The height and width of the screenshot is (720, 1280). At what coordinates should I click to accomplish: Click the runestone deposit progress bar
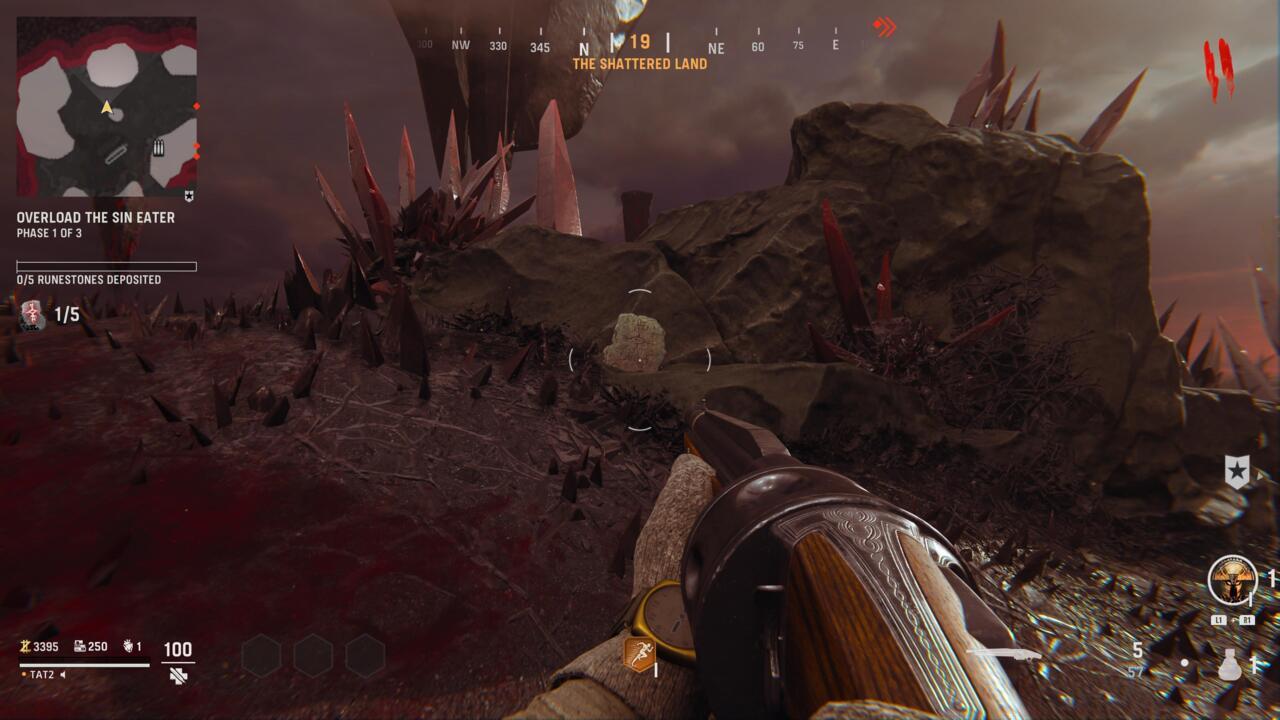coord(104,265)
